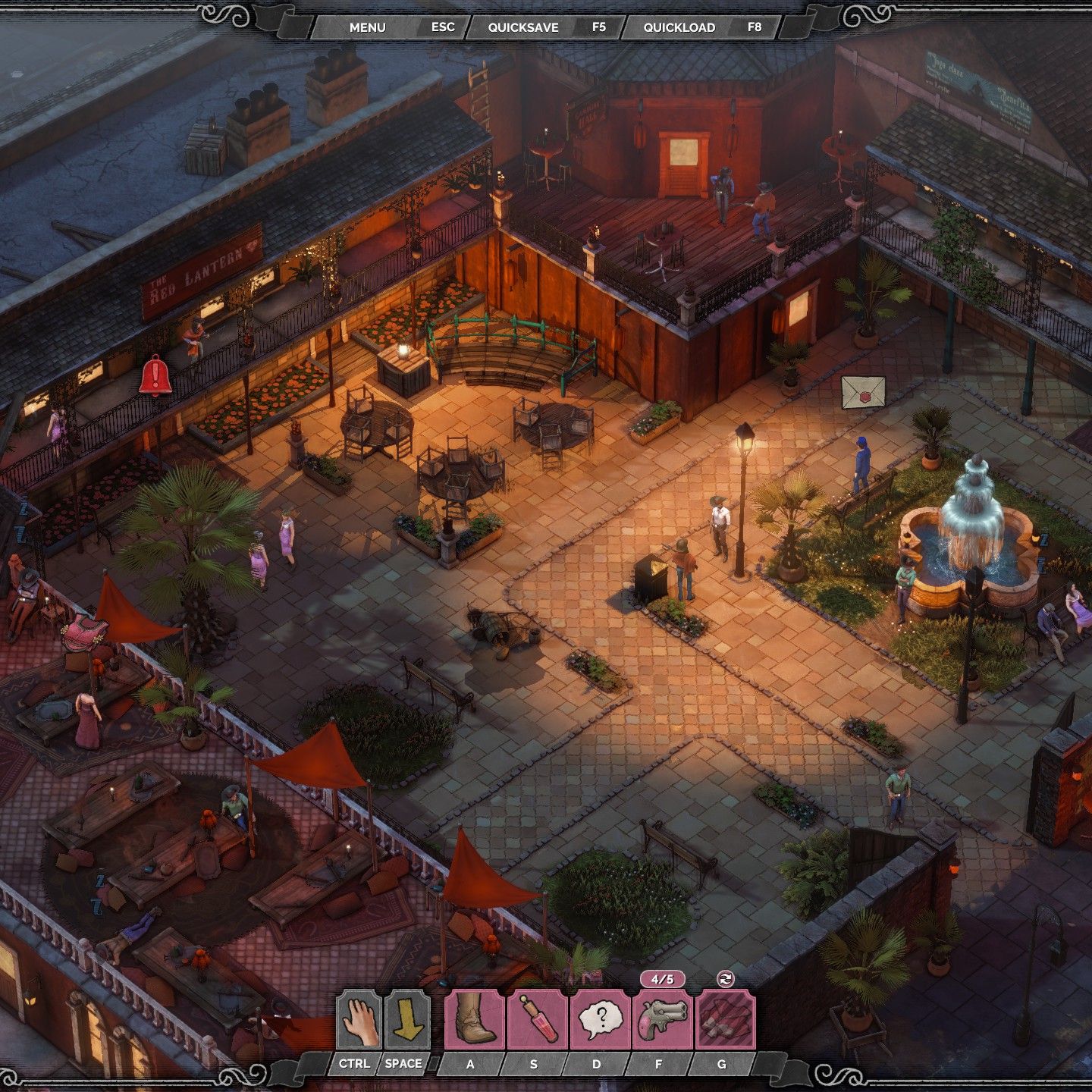Viewport: 1092px width, 1092px height.
Task: Activate the boot kick ability
Action: coord(475,1021)
